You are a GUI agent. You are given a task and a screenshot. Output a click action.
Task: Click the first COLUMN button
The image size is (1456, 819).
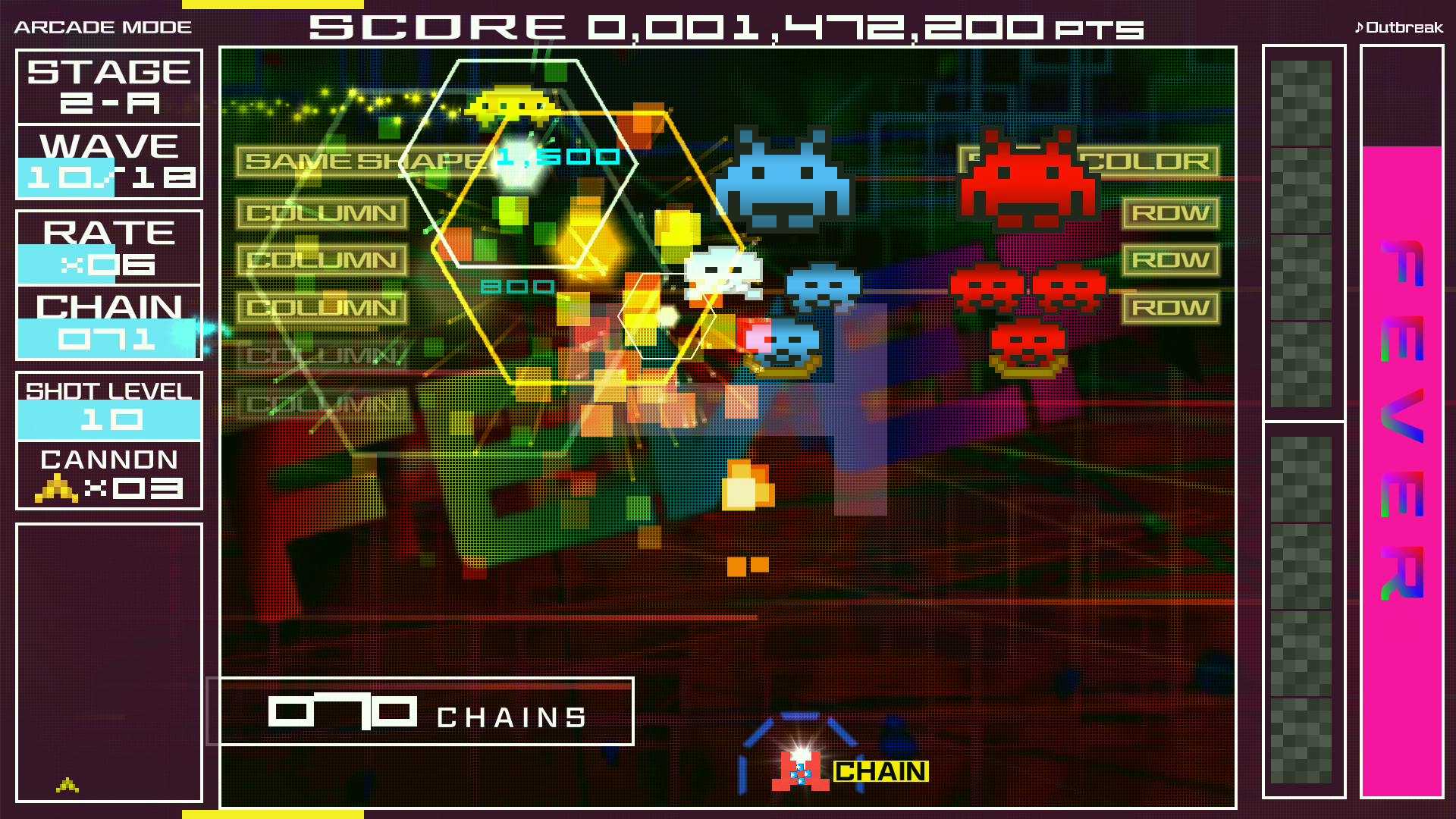321,213
